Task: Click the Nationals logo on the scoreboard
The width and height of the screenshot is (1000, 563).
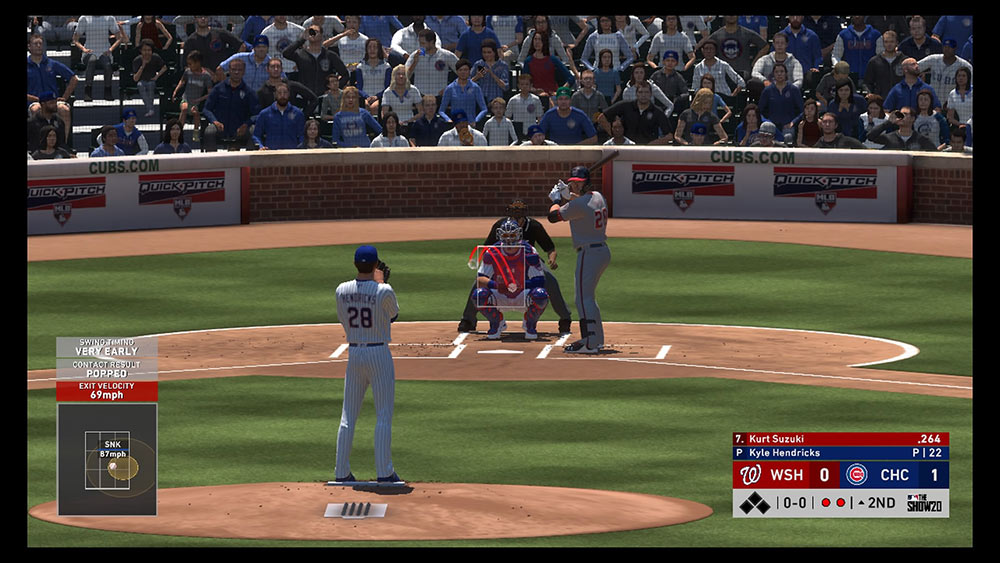Action: tap(751, 474)
